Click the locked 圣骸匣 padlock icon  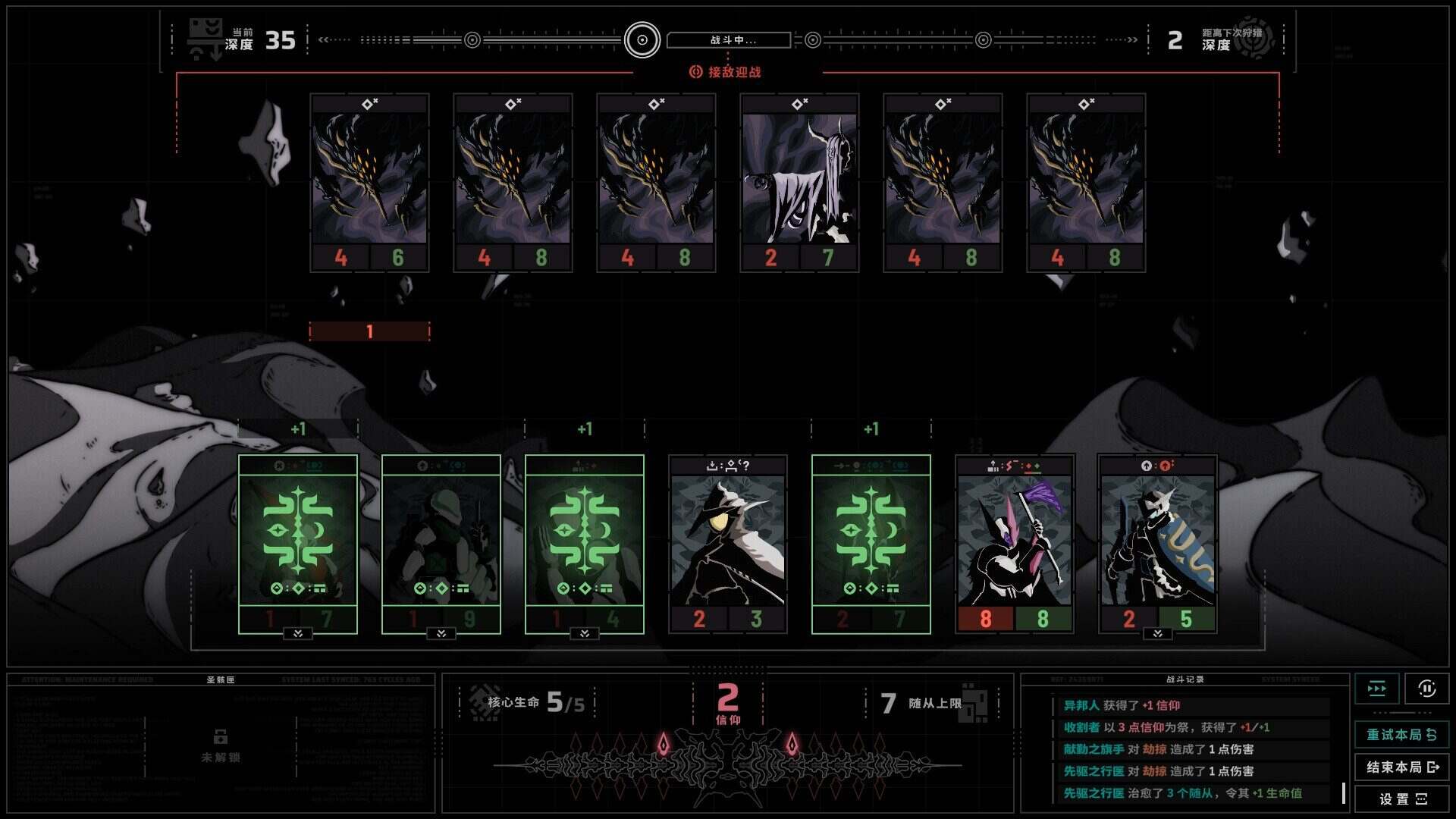coord(221,738)
